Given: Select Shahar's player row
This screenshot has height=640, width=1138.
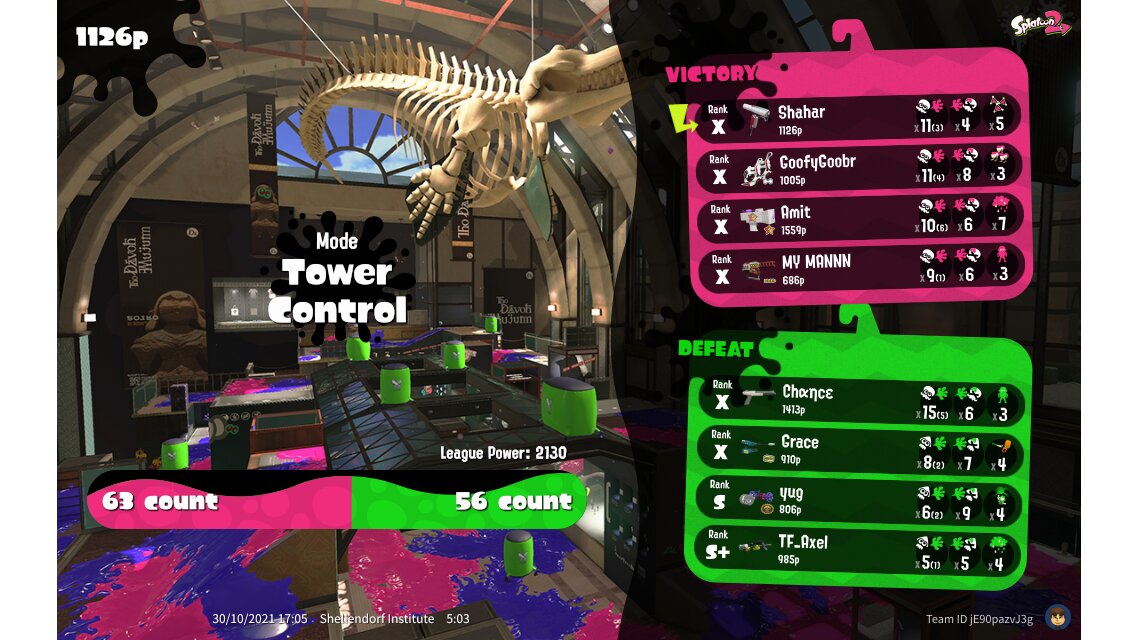Looking at the screenshot, I should click(x=860, y=117).
